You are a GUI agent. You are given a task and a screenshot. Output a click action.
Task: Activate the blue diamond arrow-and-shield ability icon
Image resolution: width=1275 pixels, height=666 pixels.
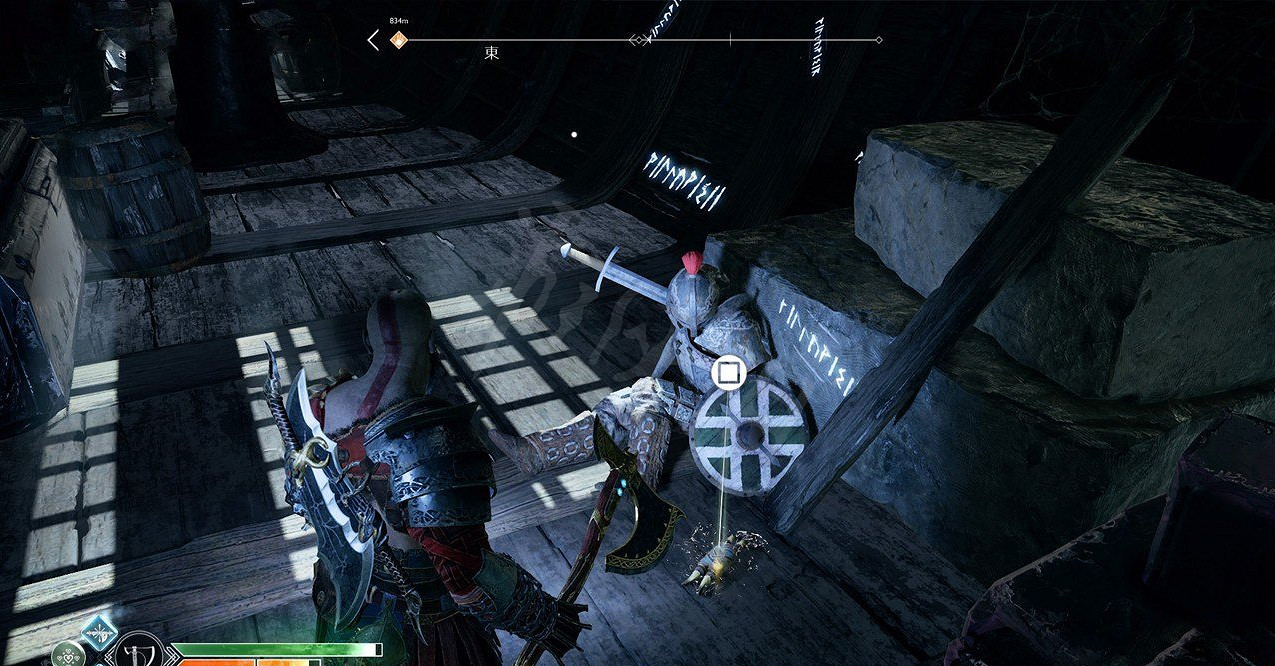[99, 634]
